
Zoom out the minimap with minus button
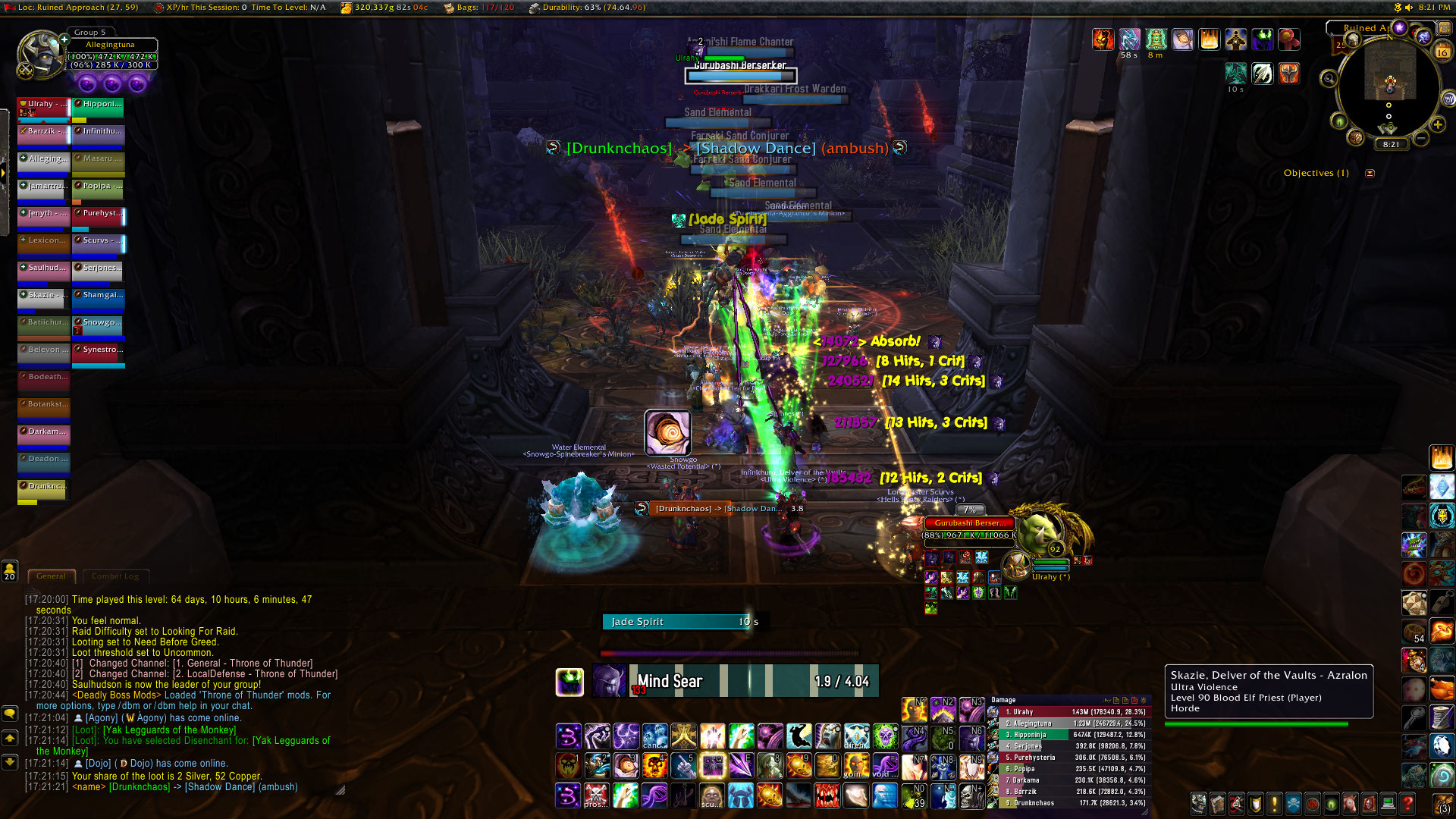pyautogui.click(x=1421, y=139)
